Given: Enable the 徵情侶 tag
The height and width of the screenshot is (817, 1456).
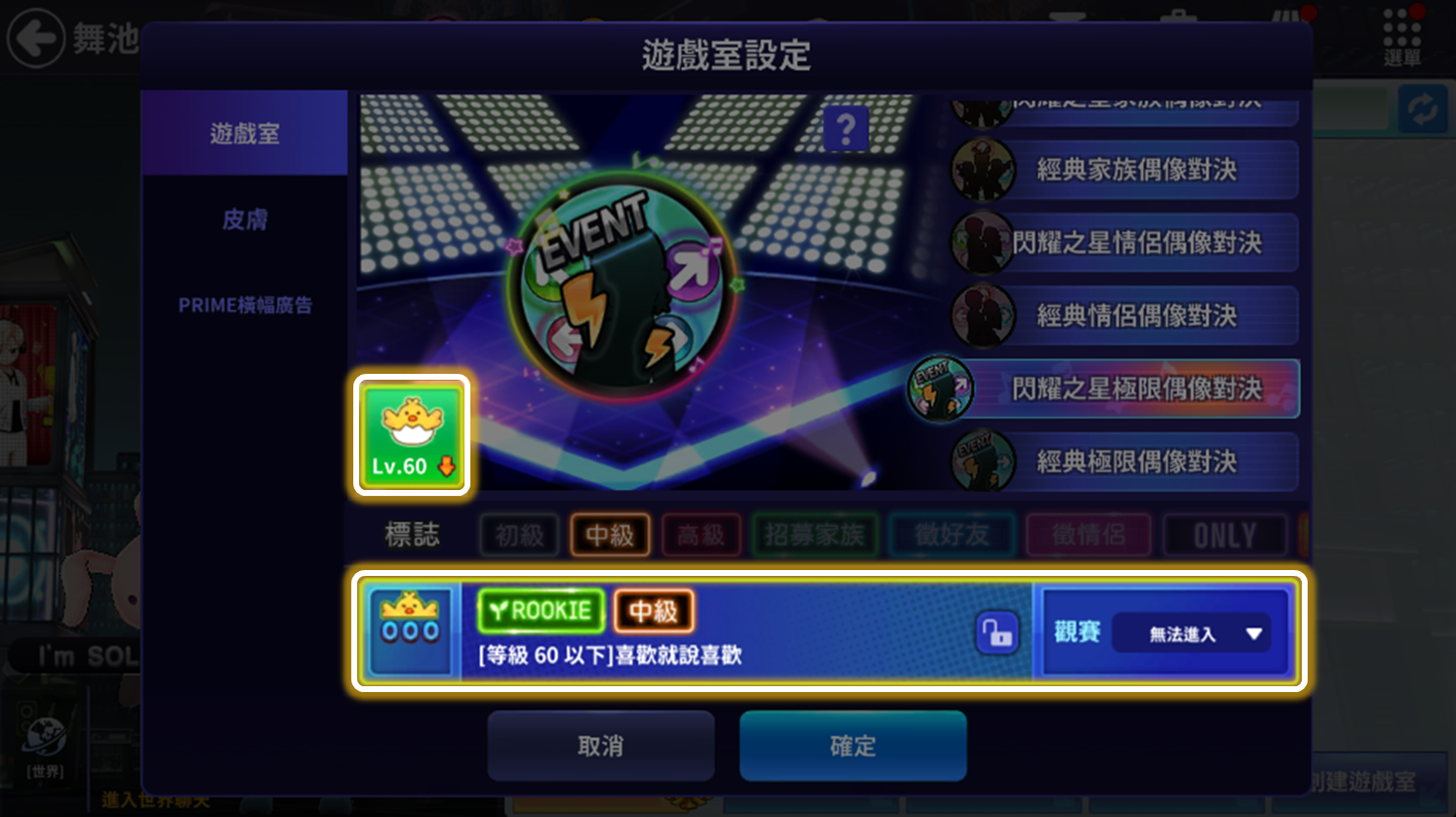Looking at the screenshot, I should tap(1088, 535).
